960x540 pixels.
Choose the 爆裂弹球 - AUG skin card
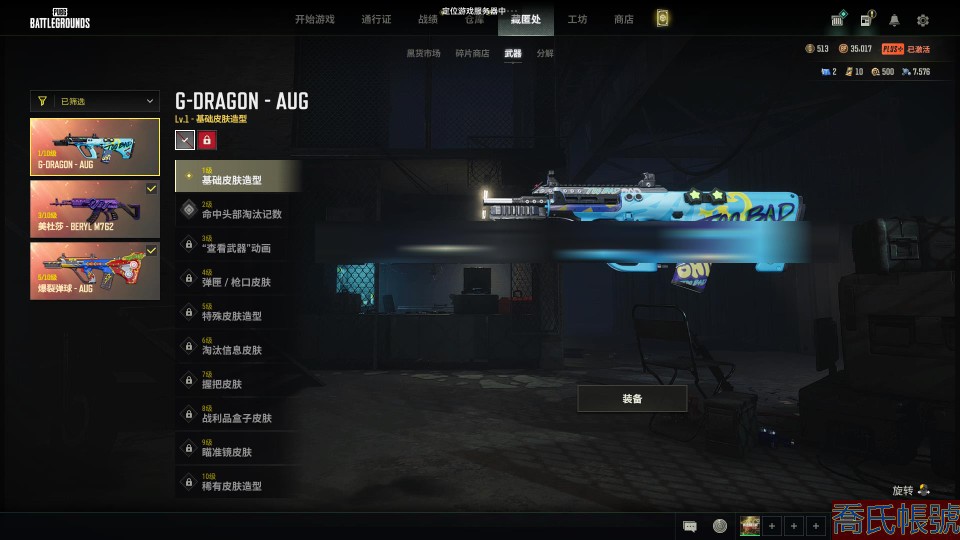tap(95, 270)
